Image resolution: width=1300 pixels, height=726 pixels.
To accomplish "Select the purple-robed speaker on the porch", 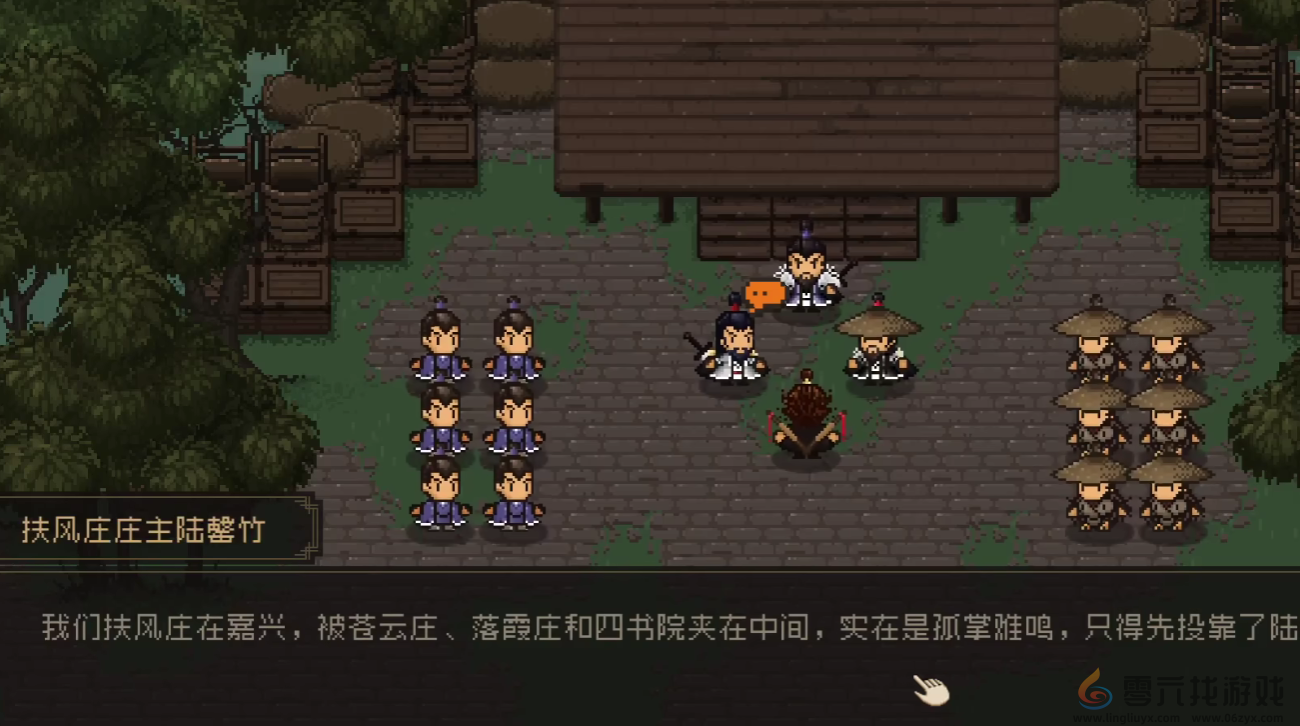I will pyautogui.click(x=806, y=278).
